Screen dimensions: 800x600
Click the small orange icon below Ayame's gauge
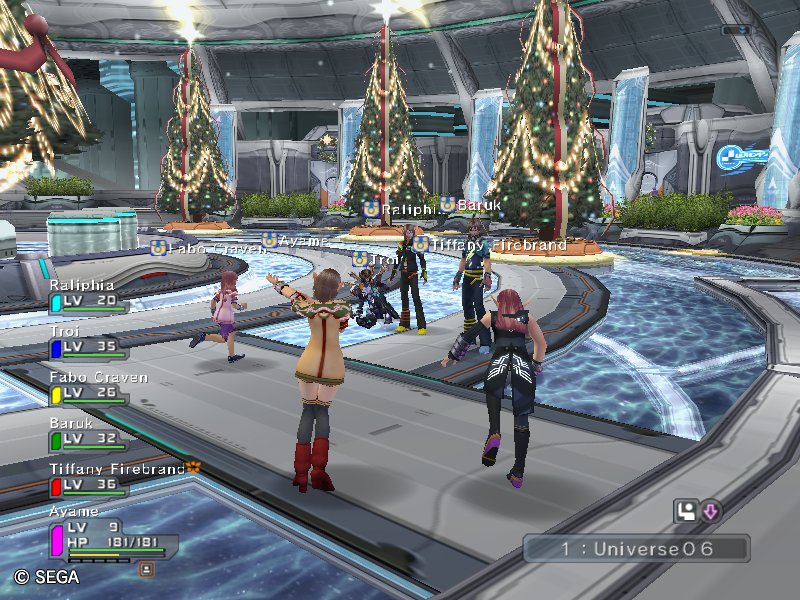(x=147, y=569)
